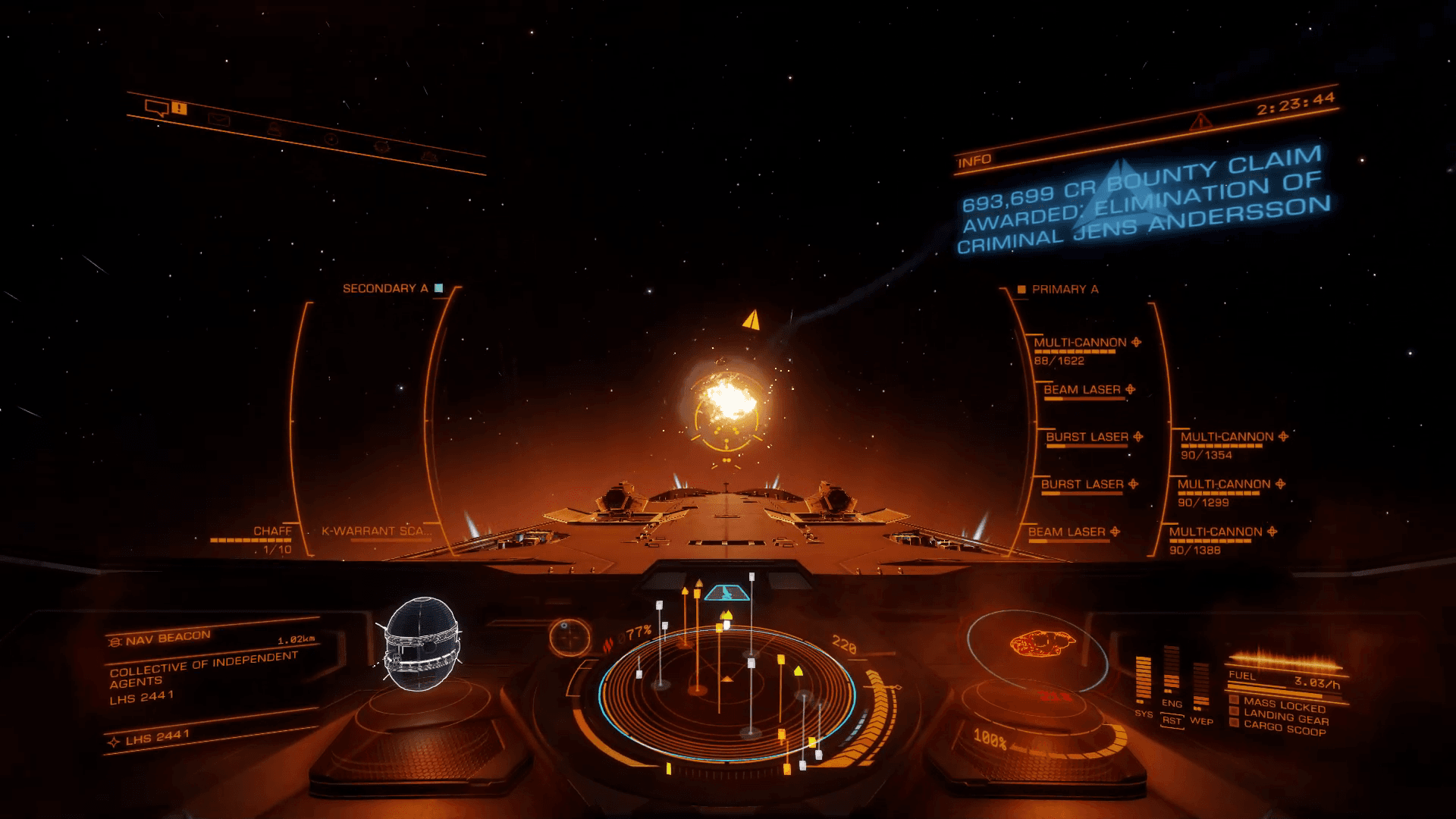
Task: Click the Secondary A fire group label
Action: [385, 289]
